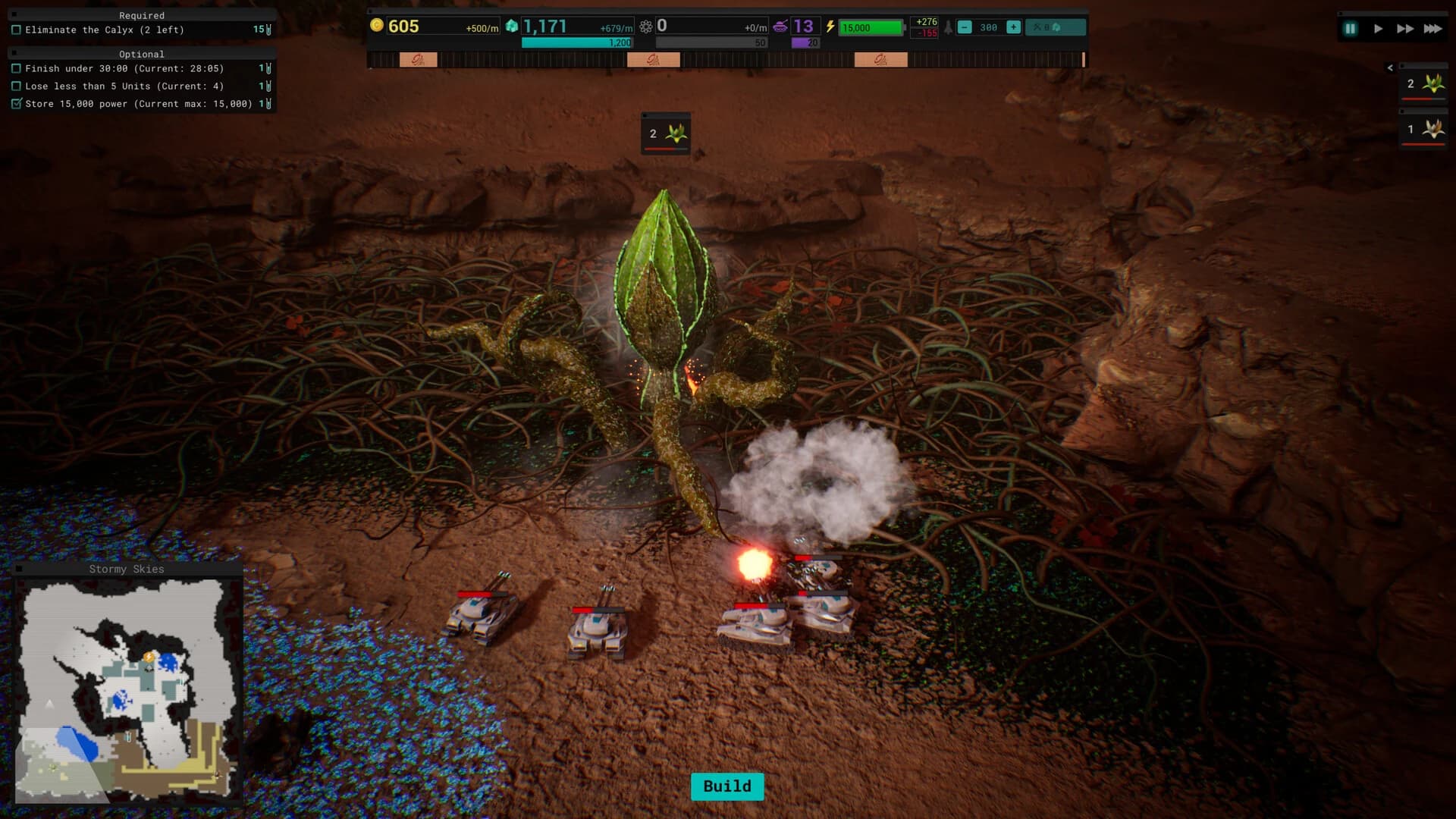The width and height of the screenshot is (1456, 819).
Task: Click the plus to raise supply cap
Action: click(1015, 26)
